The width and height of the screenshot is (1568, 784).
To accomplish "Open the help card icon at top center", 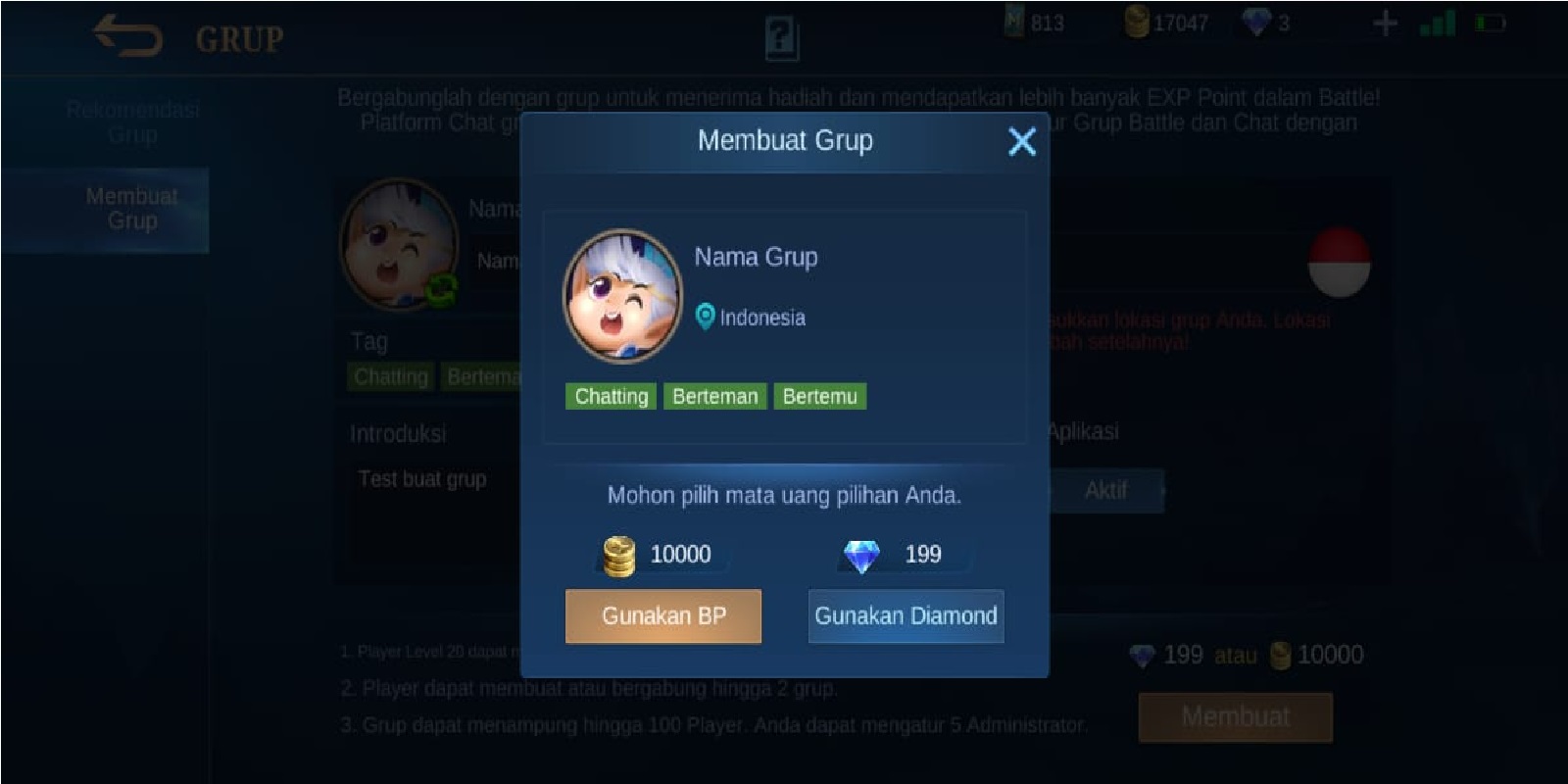I will point(784,39).
